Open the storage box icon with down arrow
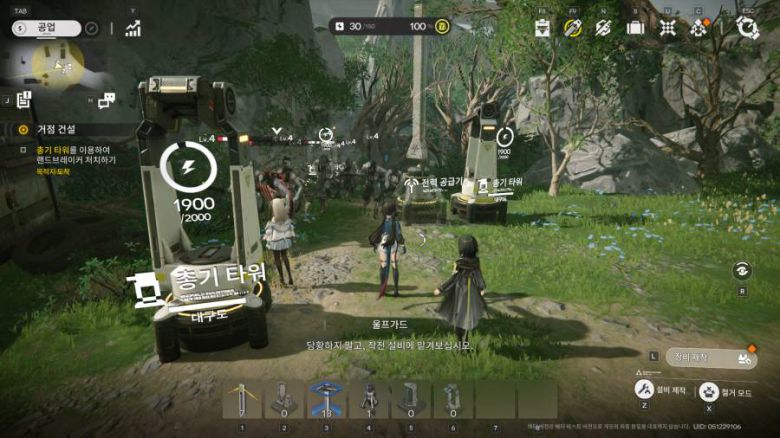Screen dimensions: 780x438 click(x=542, y=27)
